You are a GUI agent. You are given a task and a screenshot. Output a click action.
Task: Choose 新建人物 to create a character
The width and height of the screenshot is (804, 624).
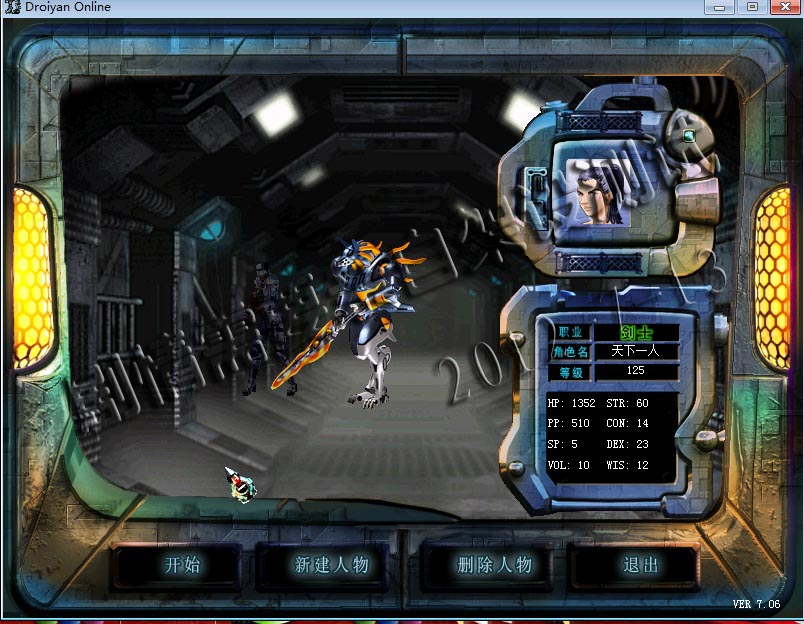(x=331, y=565)
